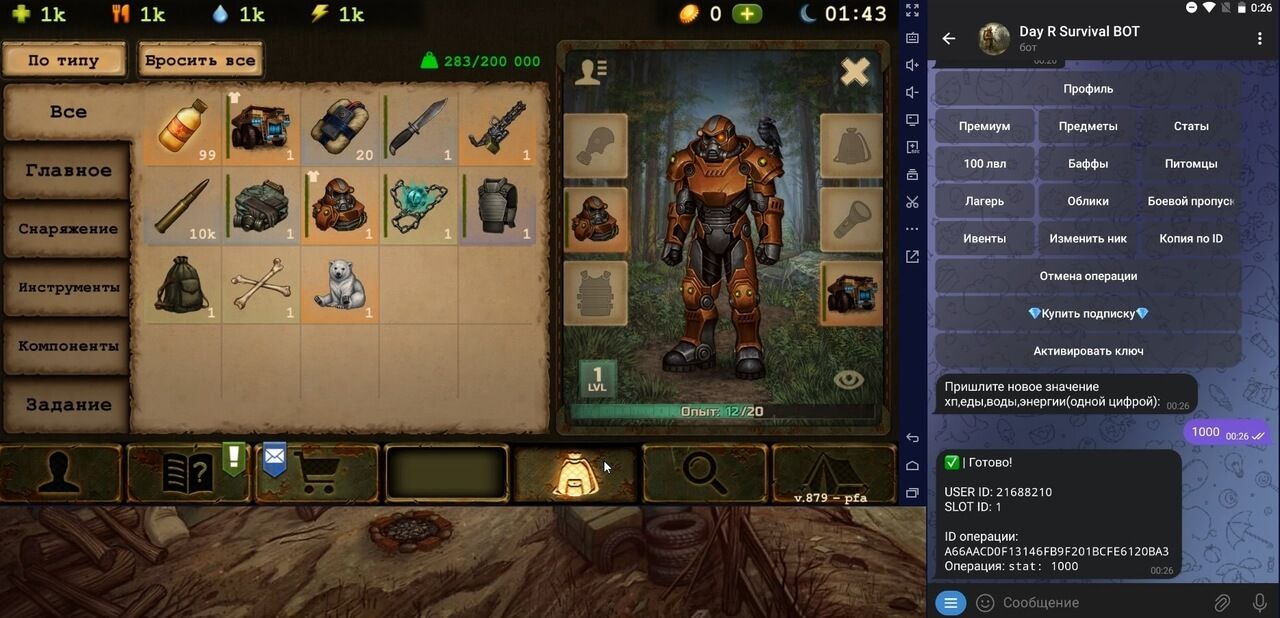Open the 'Снаряжение' category tab
1280x618 pixels.
point(68,229)
